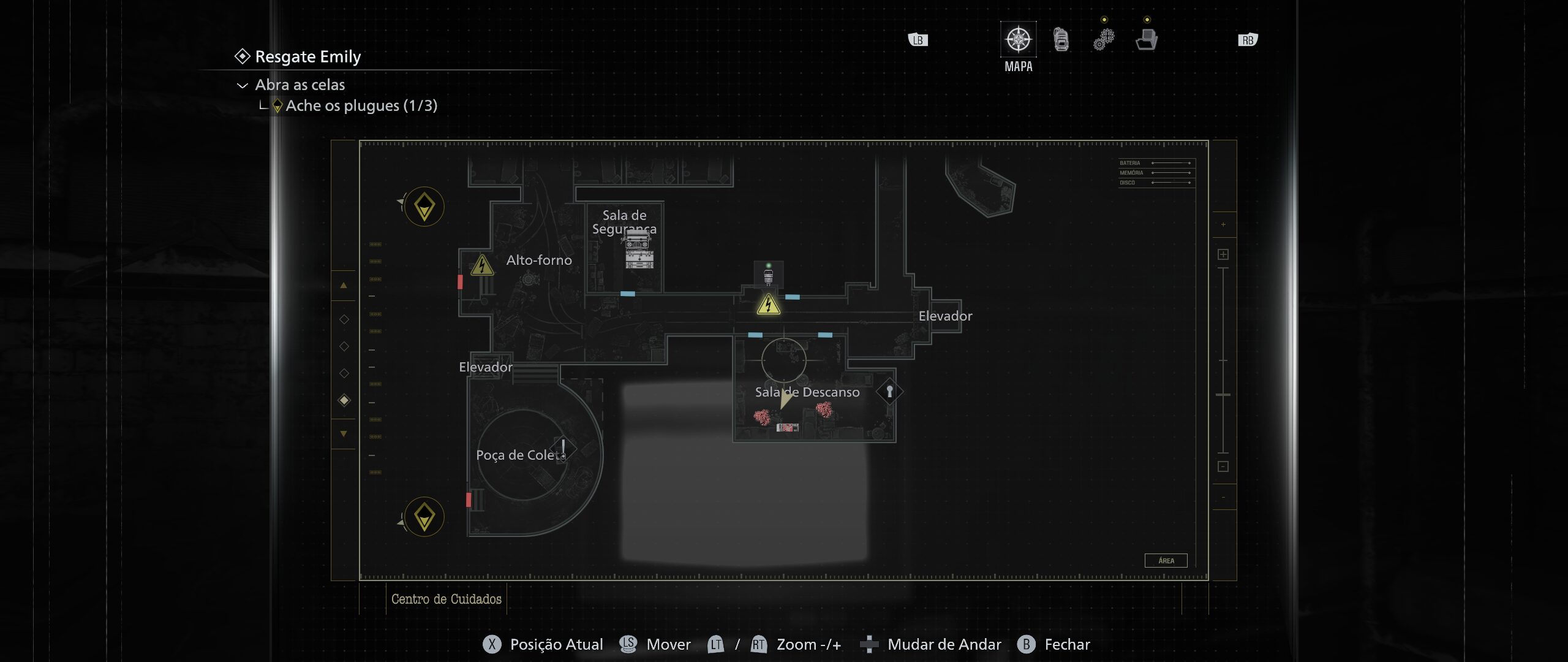The height and width of the screenshot is (662, 1568).
Task: Open the files folder tab
Action: click(1147, 40)
